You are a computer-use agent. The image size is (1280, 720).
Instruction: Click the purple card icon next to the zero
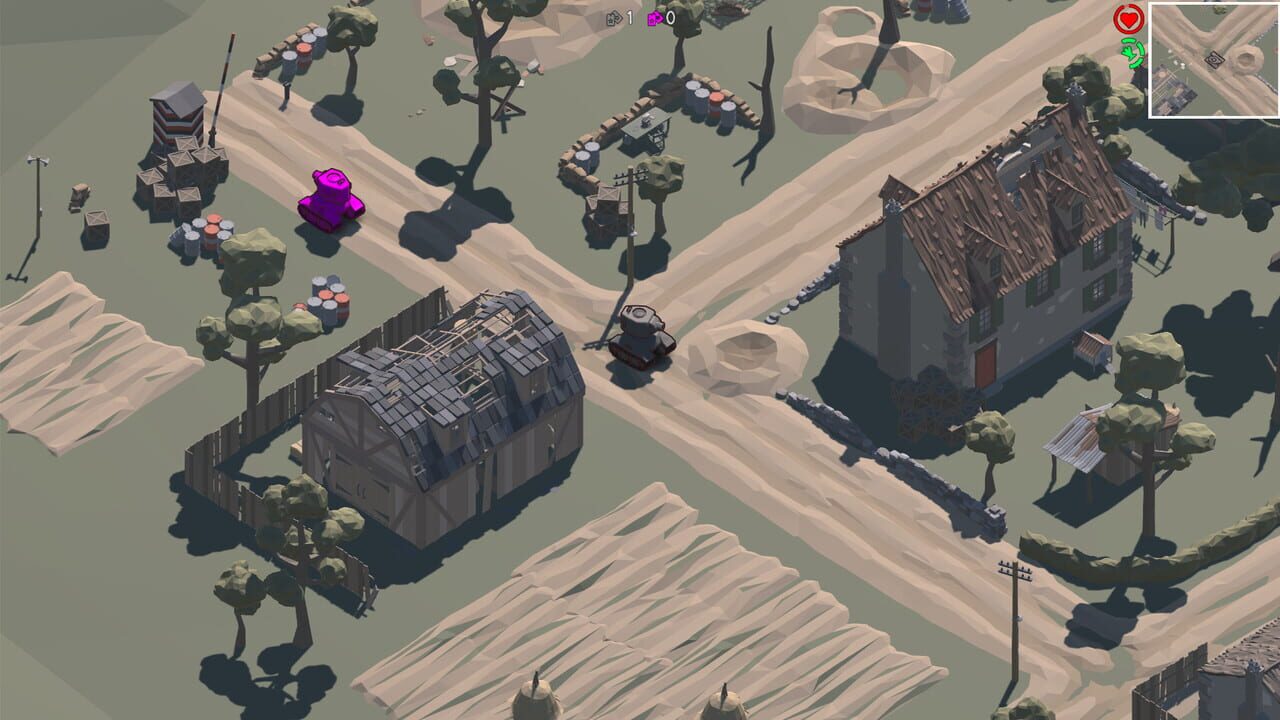(655, 18)
